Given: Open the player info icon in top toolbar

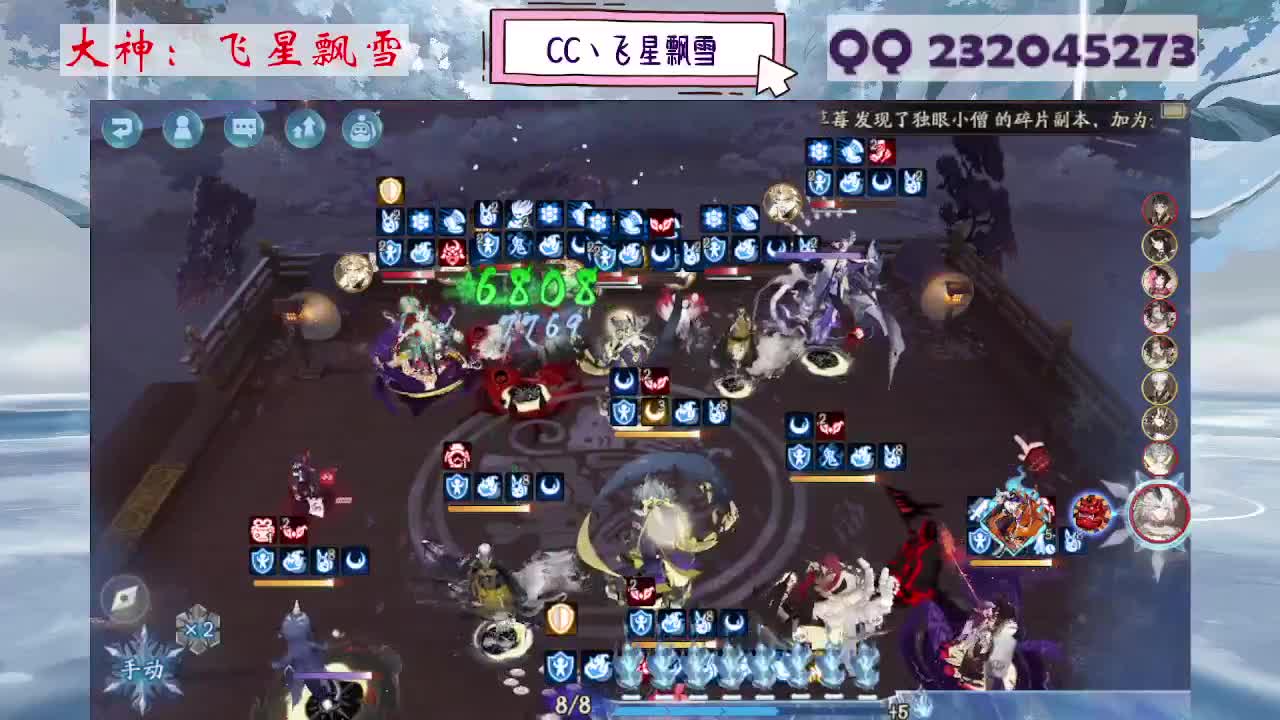Looking at the screenshot, I should (183, 128).
